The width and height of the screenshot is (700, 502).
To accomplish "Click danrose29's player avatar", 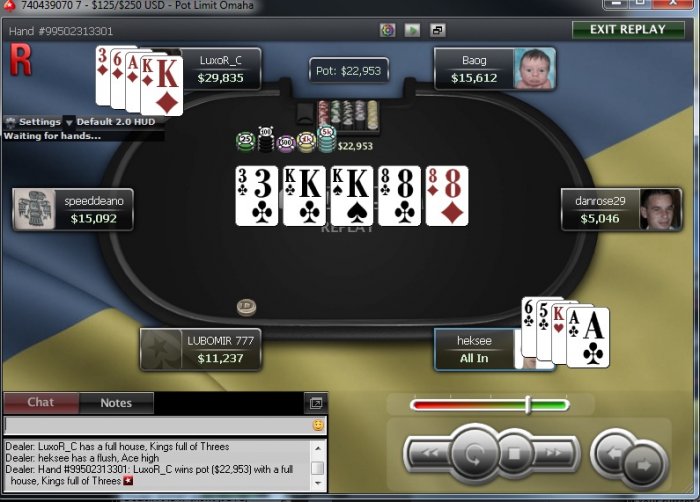I will 661,209.
